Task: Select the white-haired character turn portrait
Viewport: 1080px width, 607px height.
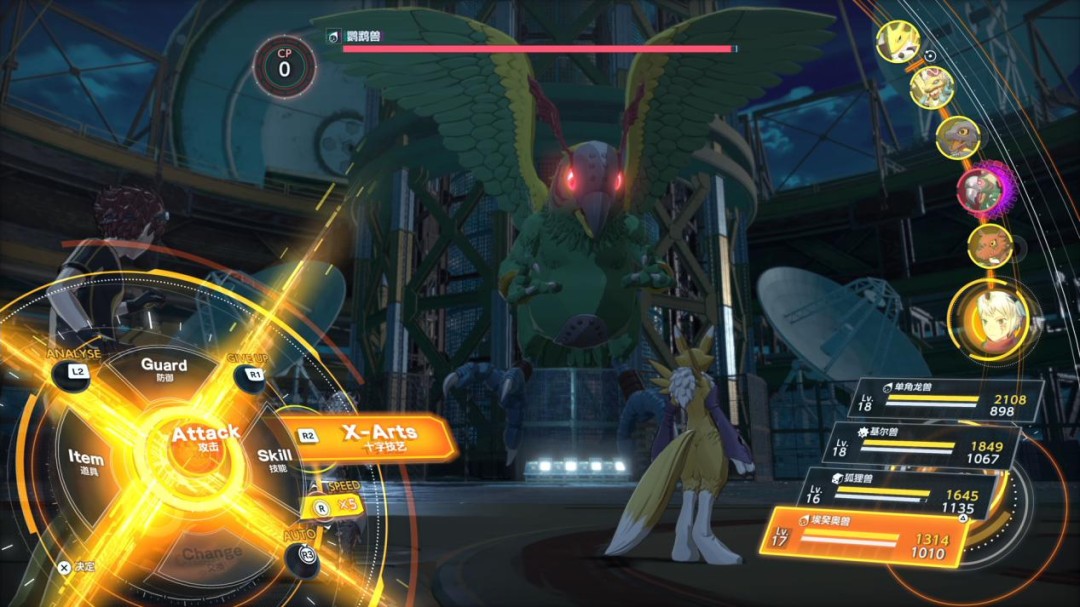Action: [993, 321]
